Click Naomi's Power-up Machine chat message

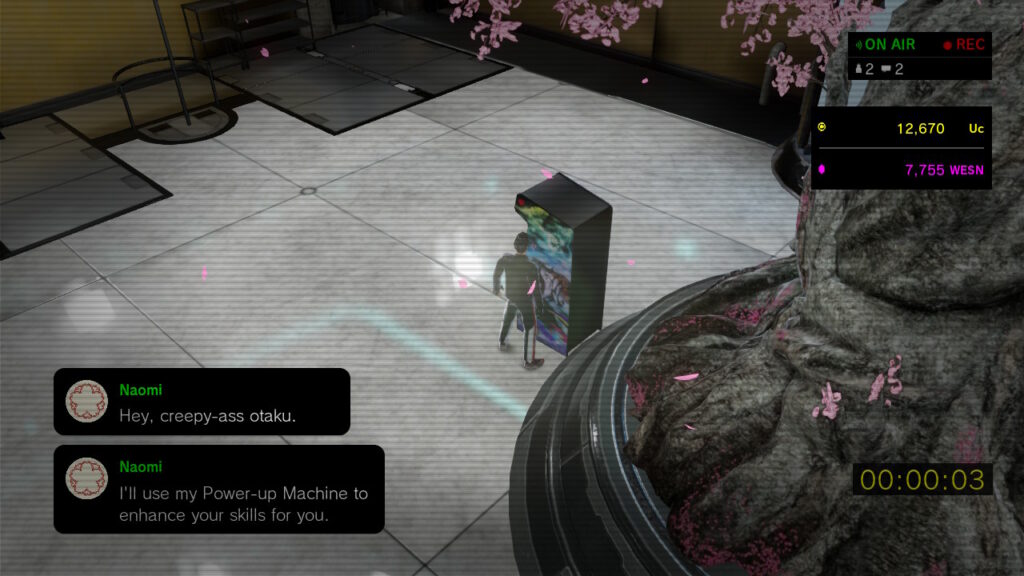[x=218, y=490]
